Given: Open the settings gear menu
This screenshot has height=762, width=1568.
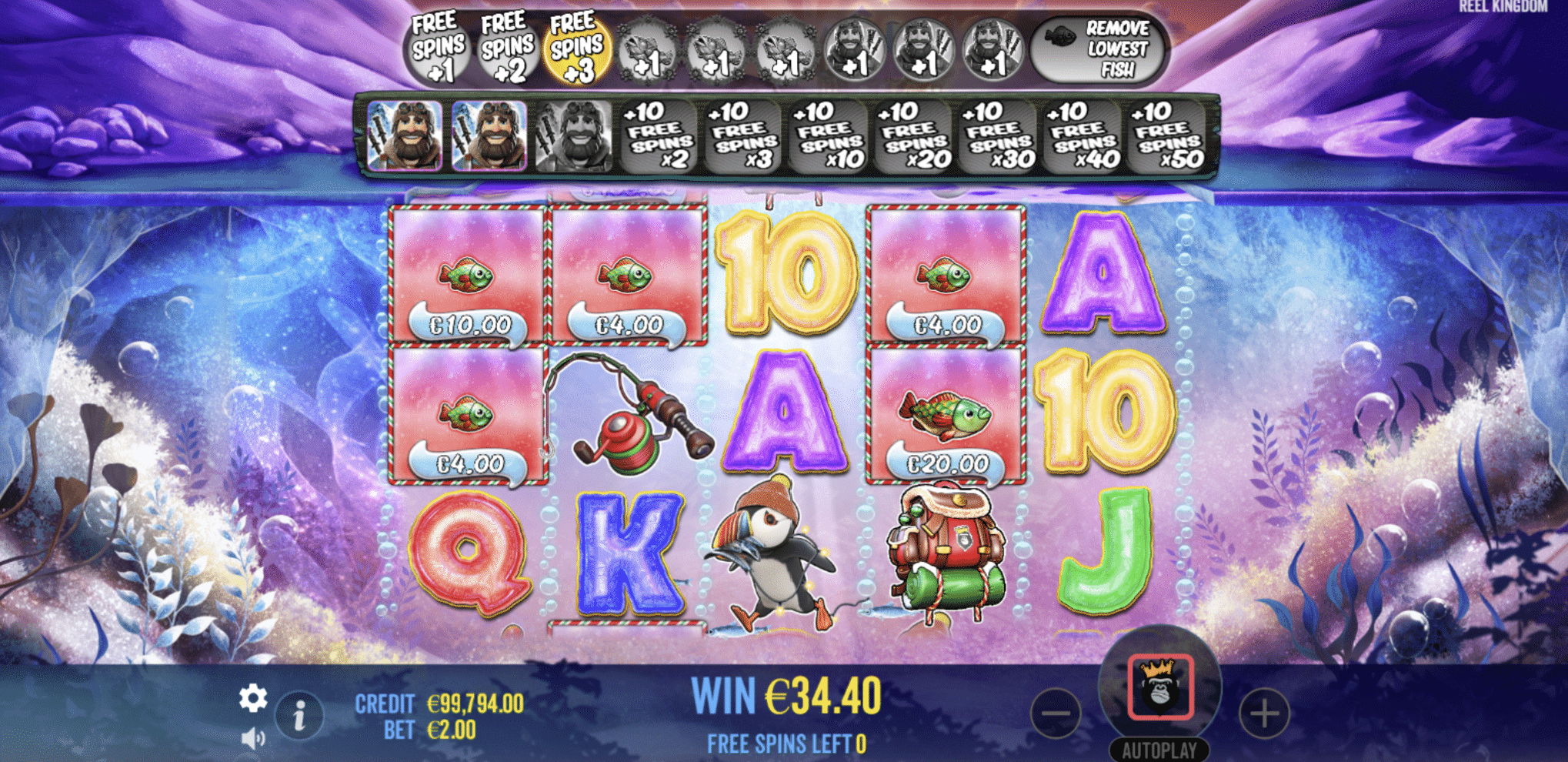Looking at the screenshot, I should (252, 699).
